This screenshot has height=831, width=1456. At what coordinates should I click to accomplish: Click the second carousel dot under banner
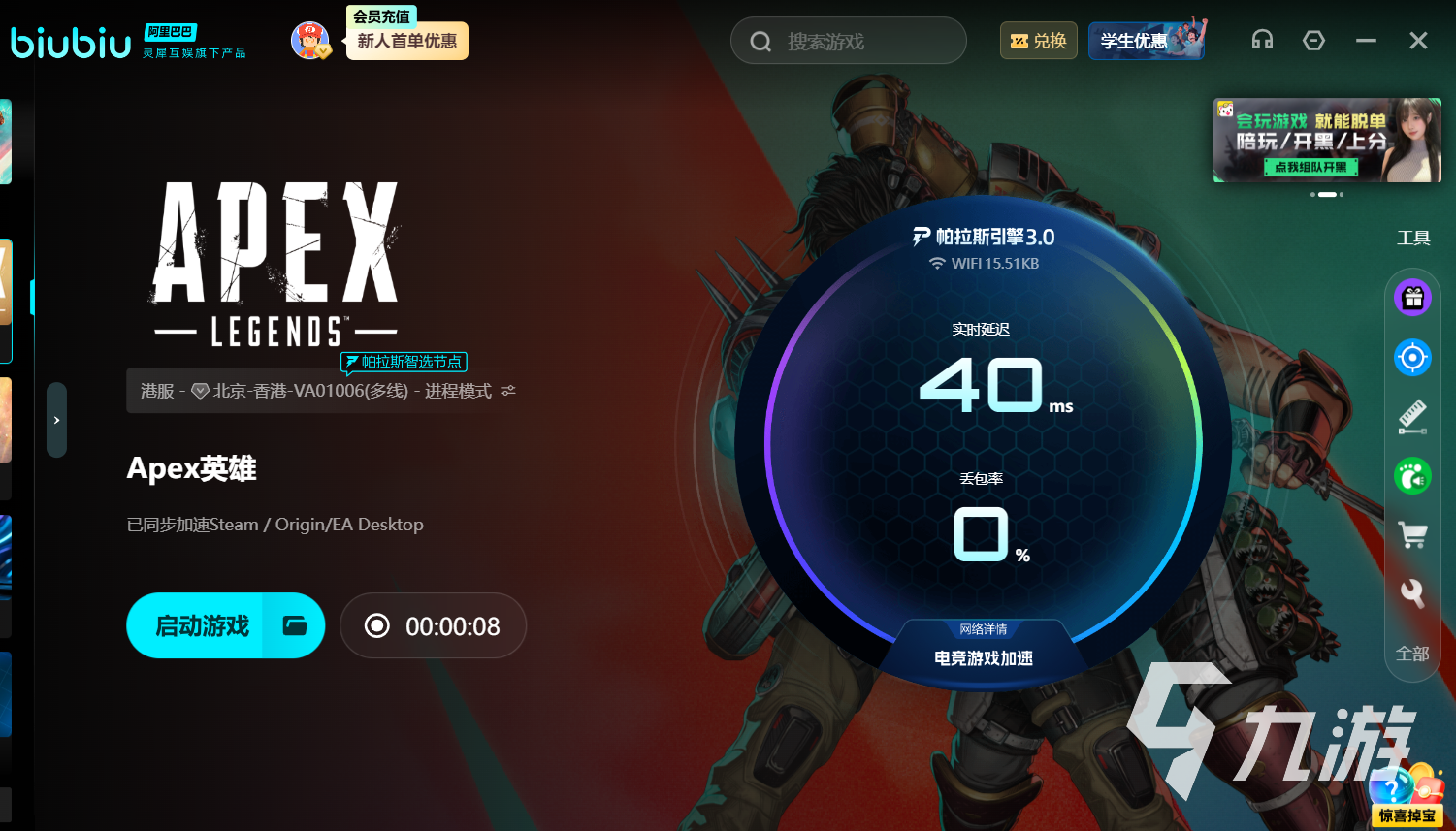1328,194
